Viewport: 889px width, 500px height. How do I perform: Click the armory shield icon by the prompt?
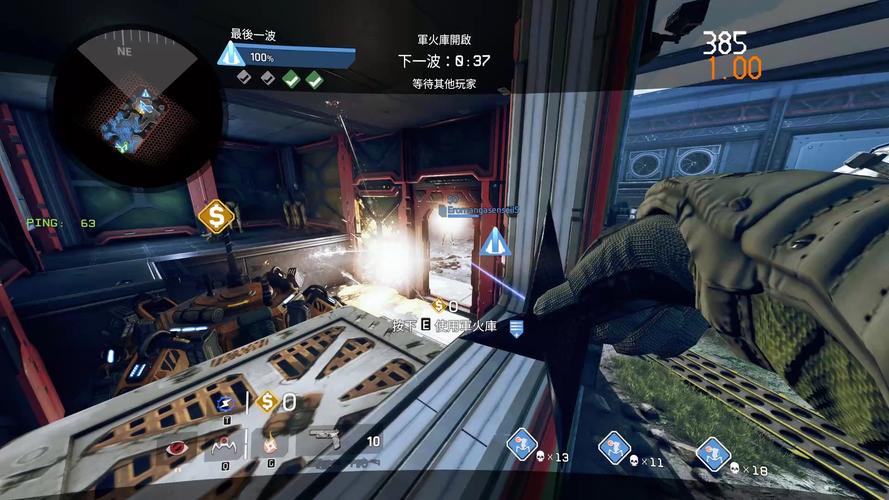[517, 327]
